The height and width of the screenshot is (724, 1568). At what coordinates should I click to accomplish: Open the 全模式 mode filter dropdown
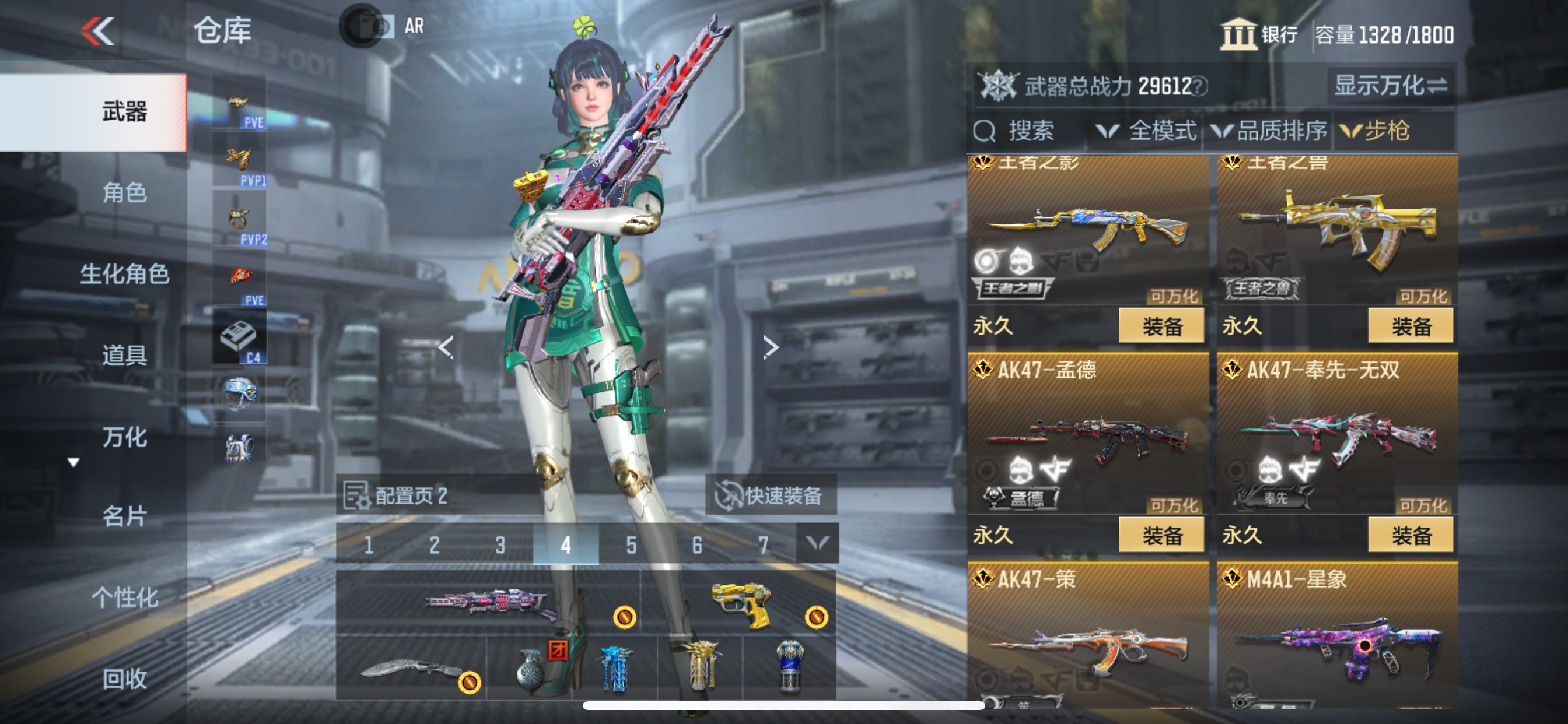pyautogui.click(x=1146, y=131)
